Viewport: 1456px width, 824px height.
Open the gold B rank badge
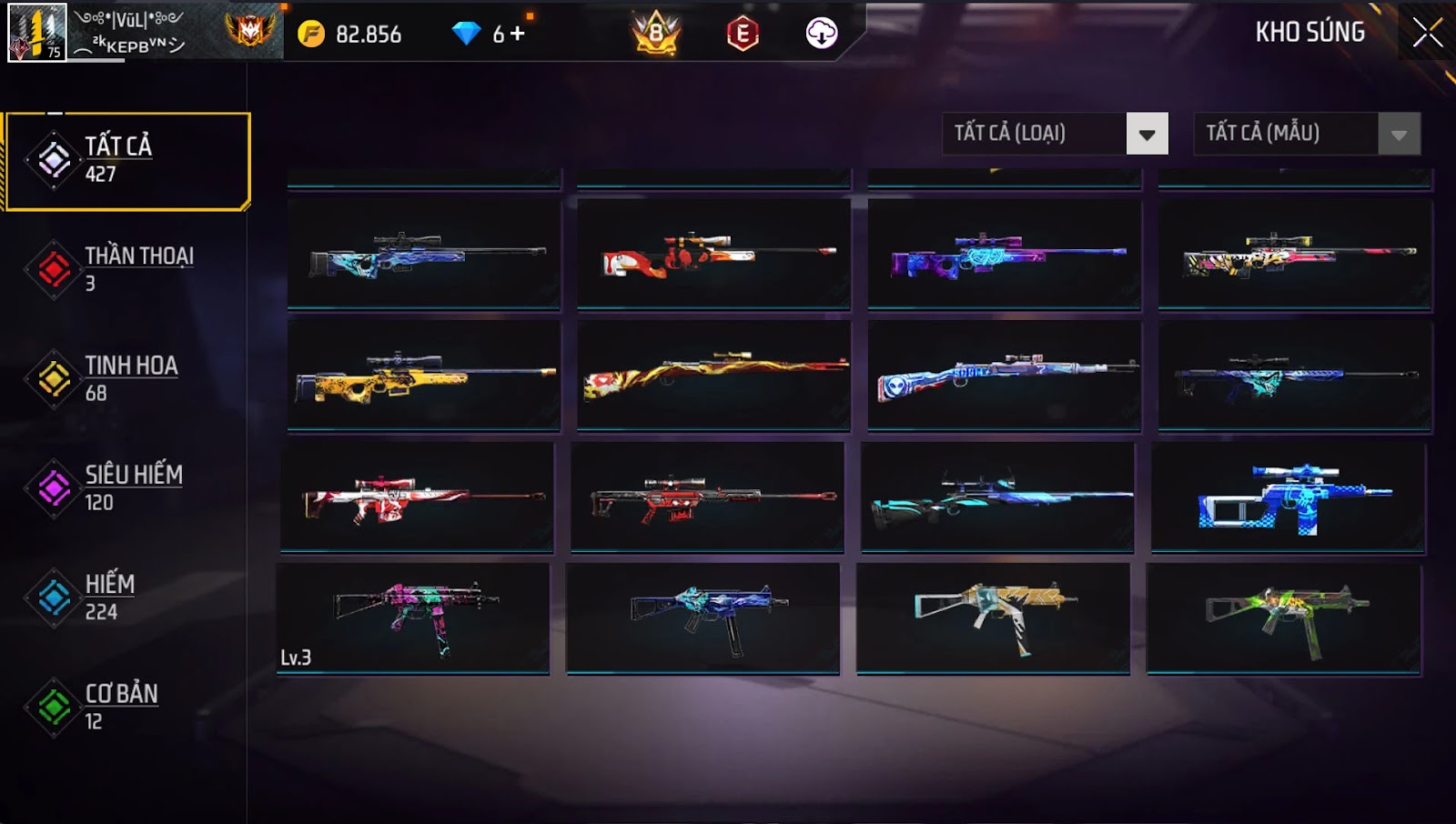click(x=656, y=35)
